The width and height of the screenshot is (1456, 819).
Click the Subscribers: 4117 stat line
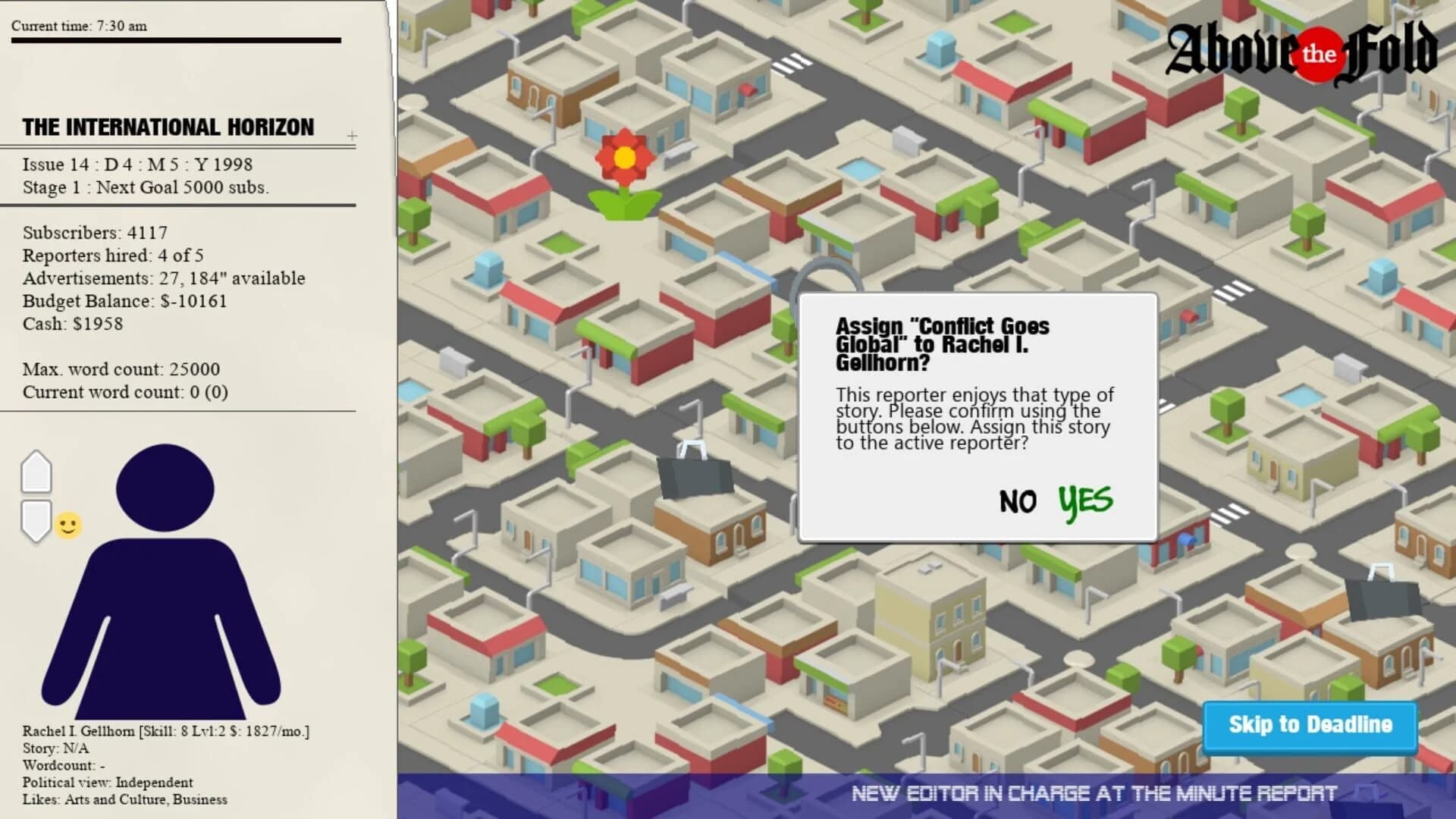[x=96, y=234]
